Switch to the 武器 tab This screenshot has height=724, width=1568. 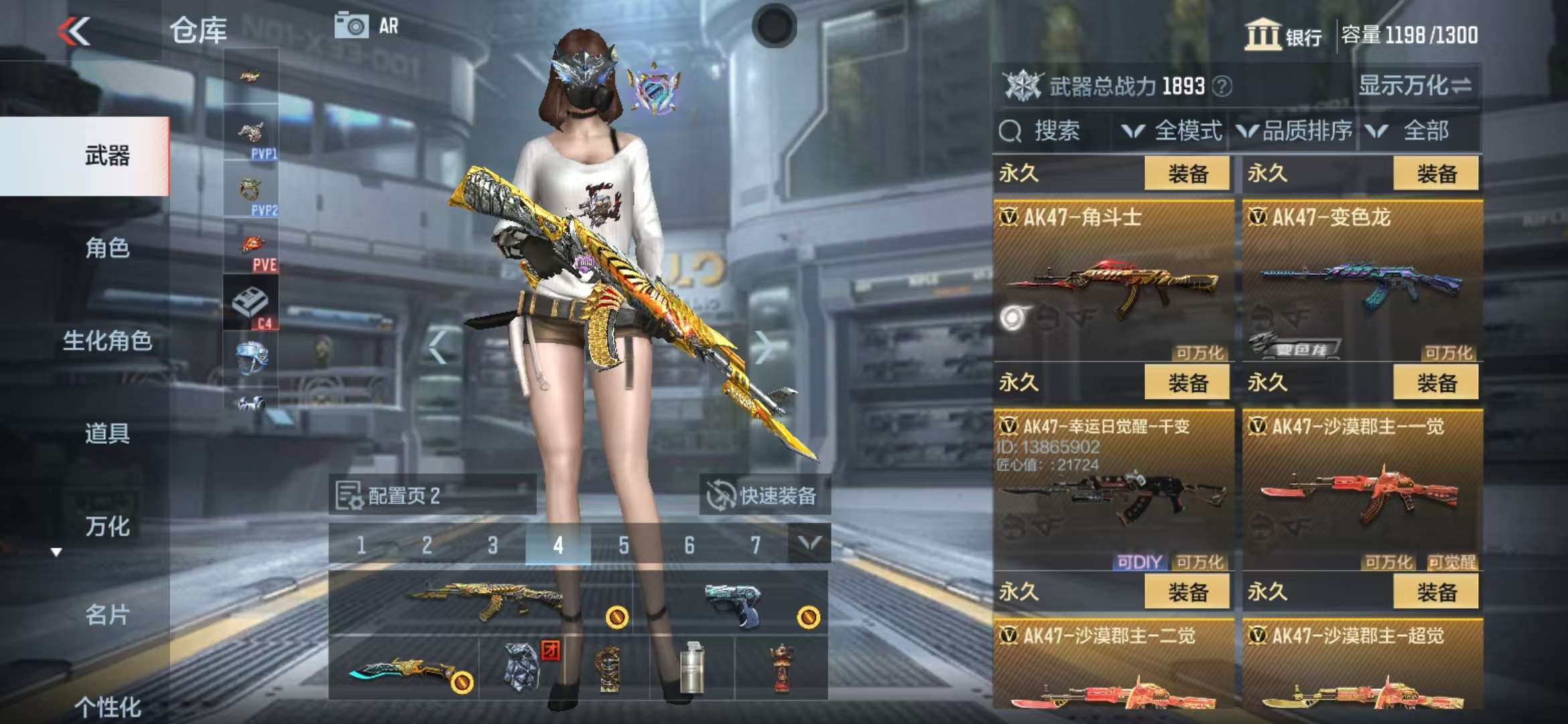tap(107, 156)
